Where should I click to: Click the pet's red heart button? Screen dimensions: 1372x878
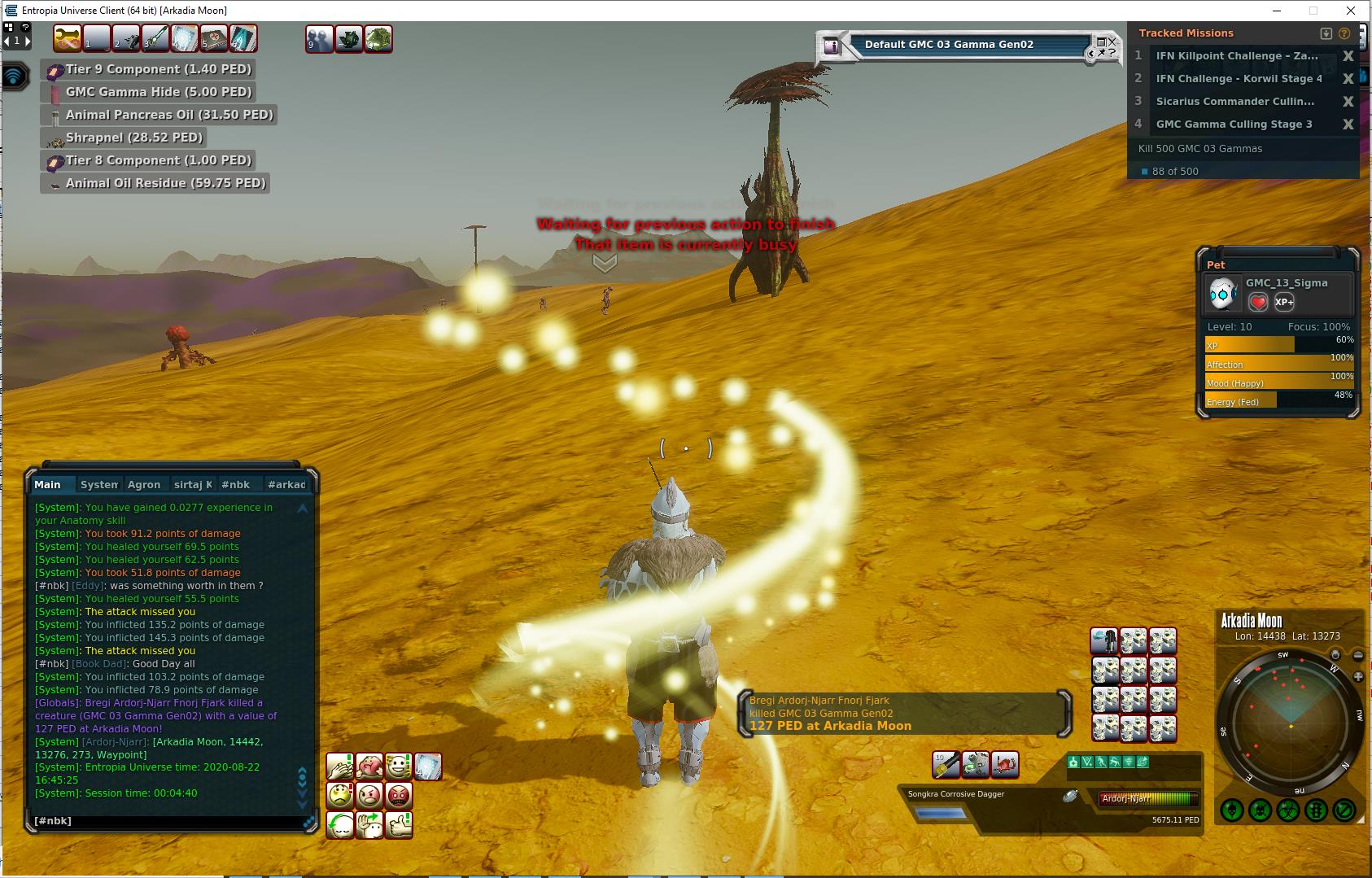coord(1258,302)
